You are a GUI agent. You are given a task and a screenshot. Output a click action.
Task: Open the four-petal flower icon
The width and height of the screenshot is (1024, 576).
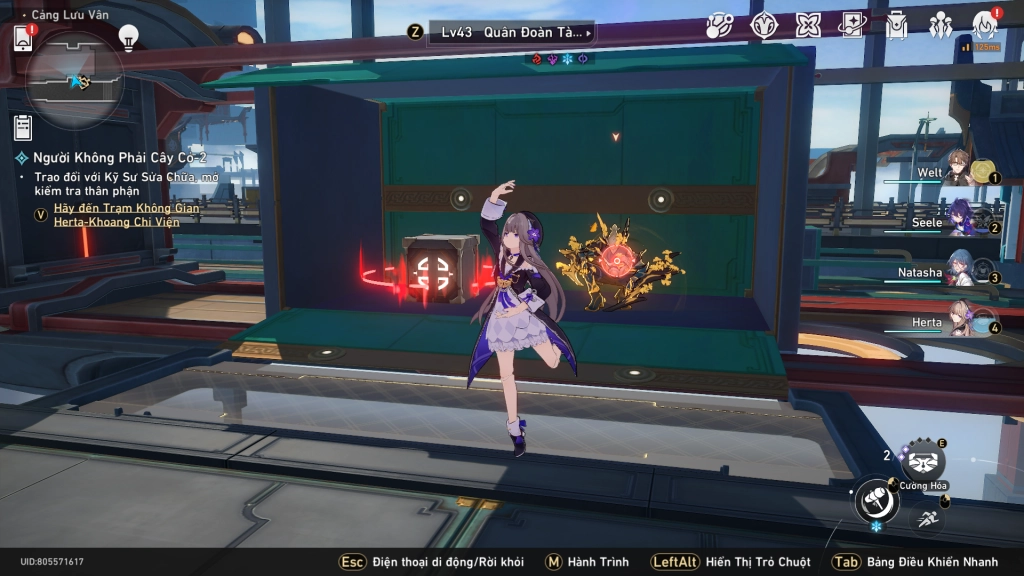(807, 26)
